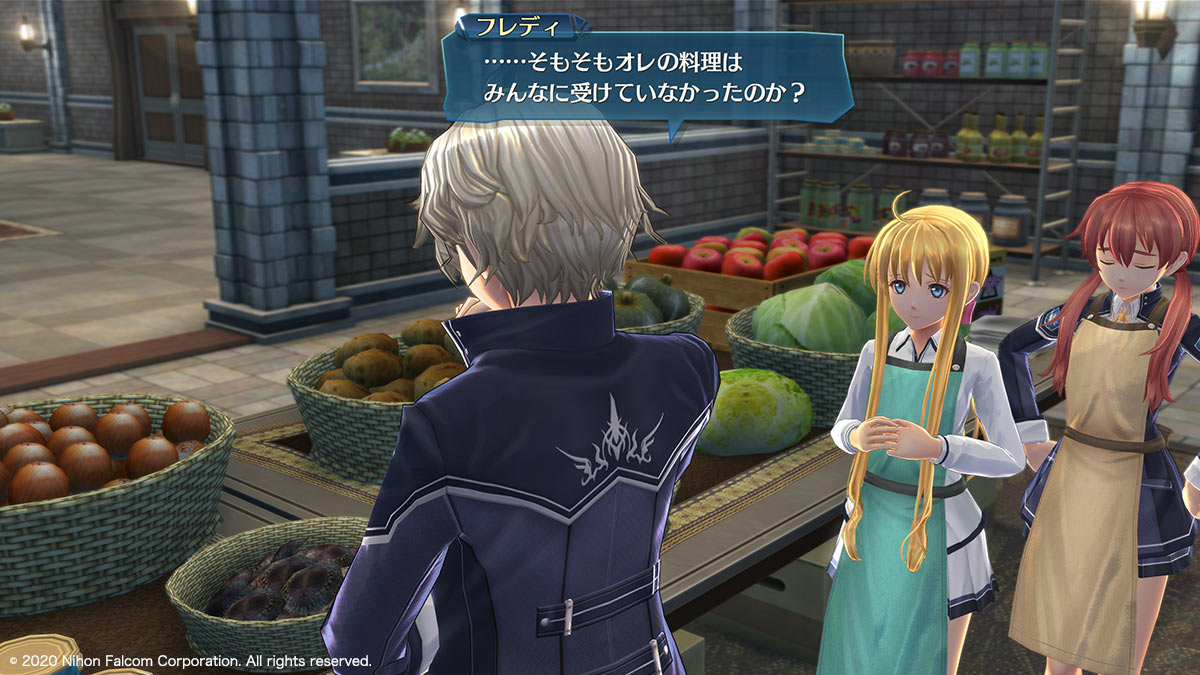Screen dimensions: 1200x675
Task: Advance Freddy's dialogue speech bubble
Action: [645, 78]
